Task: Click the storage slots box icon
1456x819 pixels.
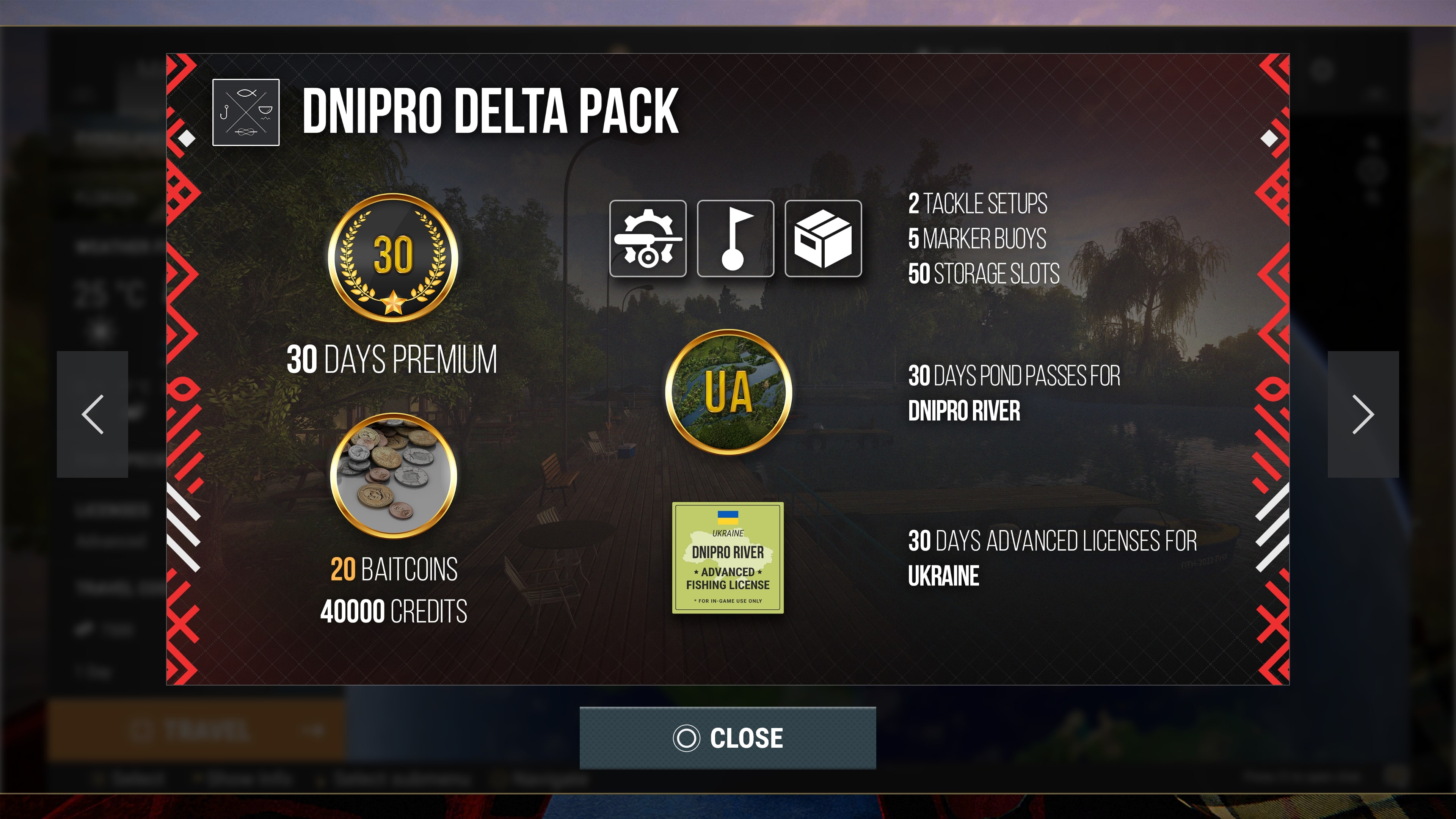Action: click(823, 238)
